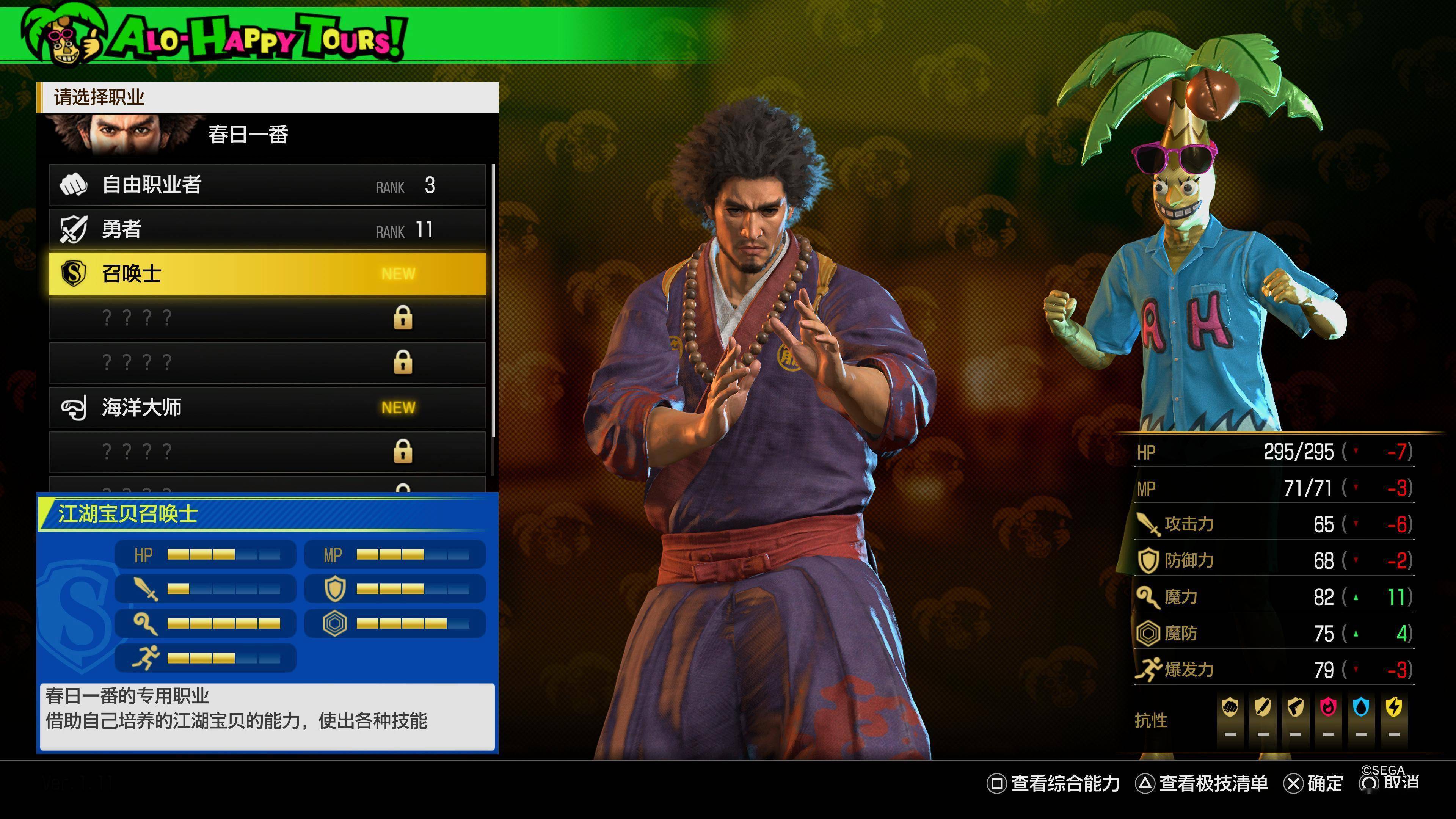Select the highlighted 召唤士 job
This screenshot has width=1456, height=819.
pyautogui.click(x=267, y=273)
